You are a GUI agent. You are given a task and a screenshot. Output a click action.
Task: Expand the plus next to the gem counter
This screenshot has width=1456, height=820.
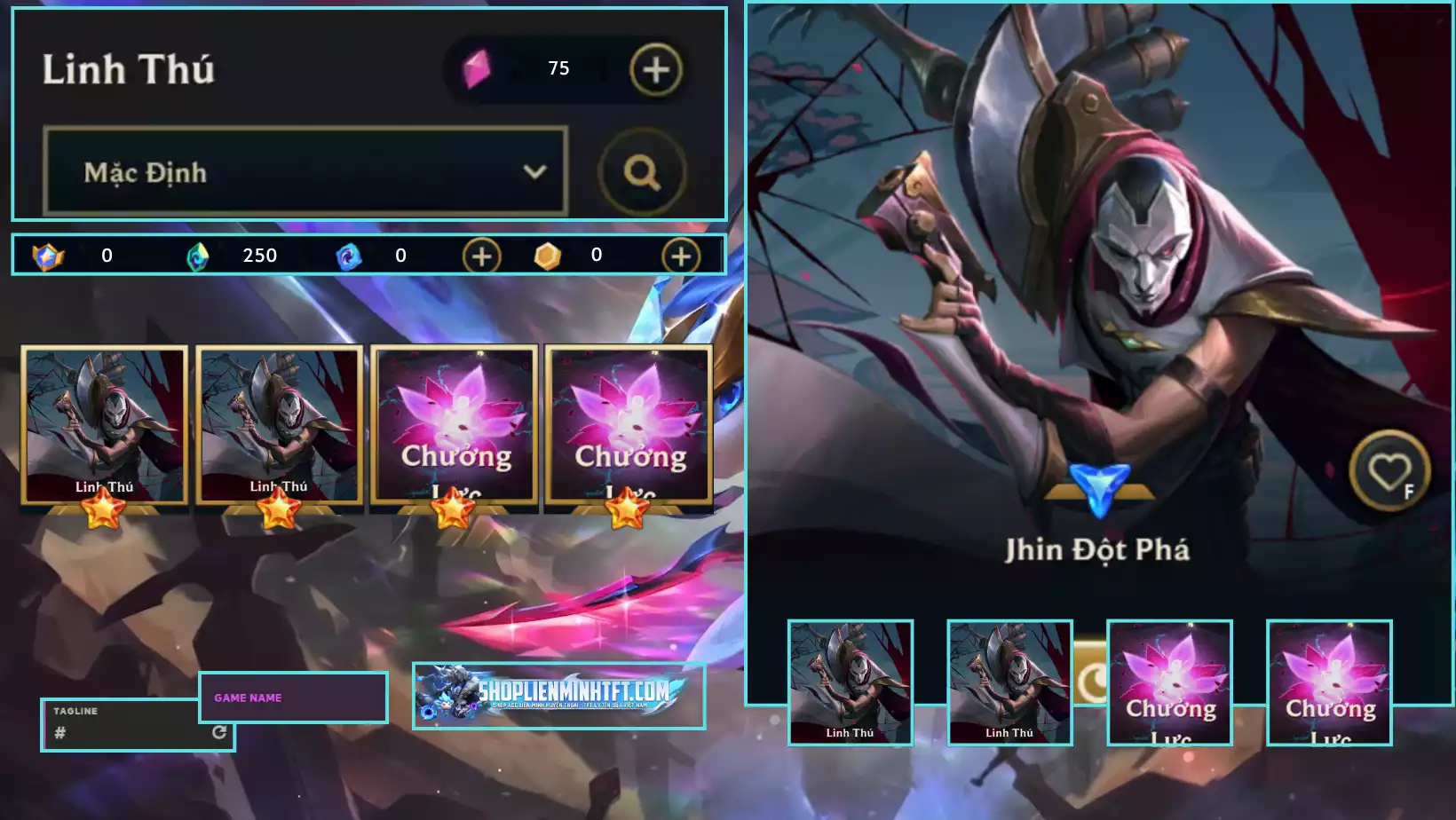click(654, 68)
